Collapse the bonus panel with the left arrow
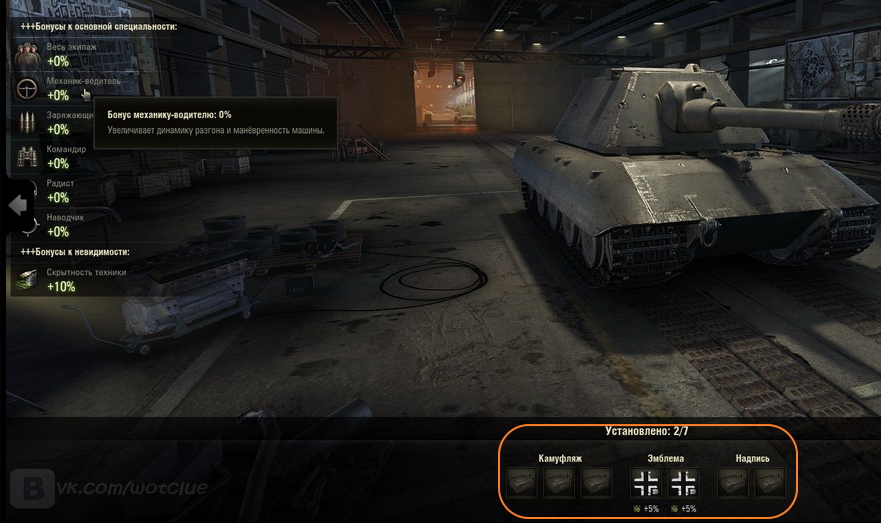881x523 pixels. (x=16, y=204)
